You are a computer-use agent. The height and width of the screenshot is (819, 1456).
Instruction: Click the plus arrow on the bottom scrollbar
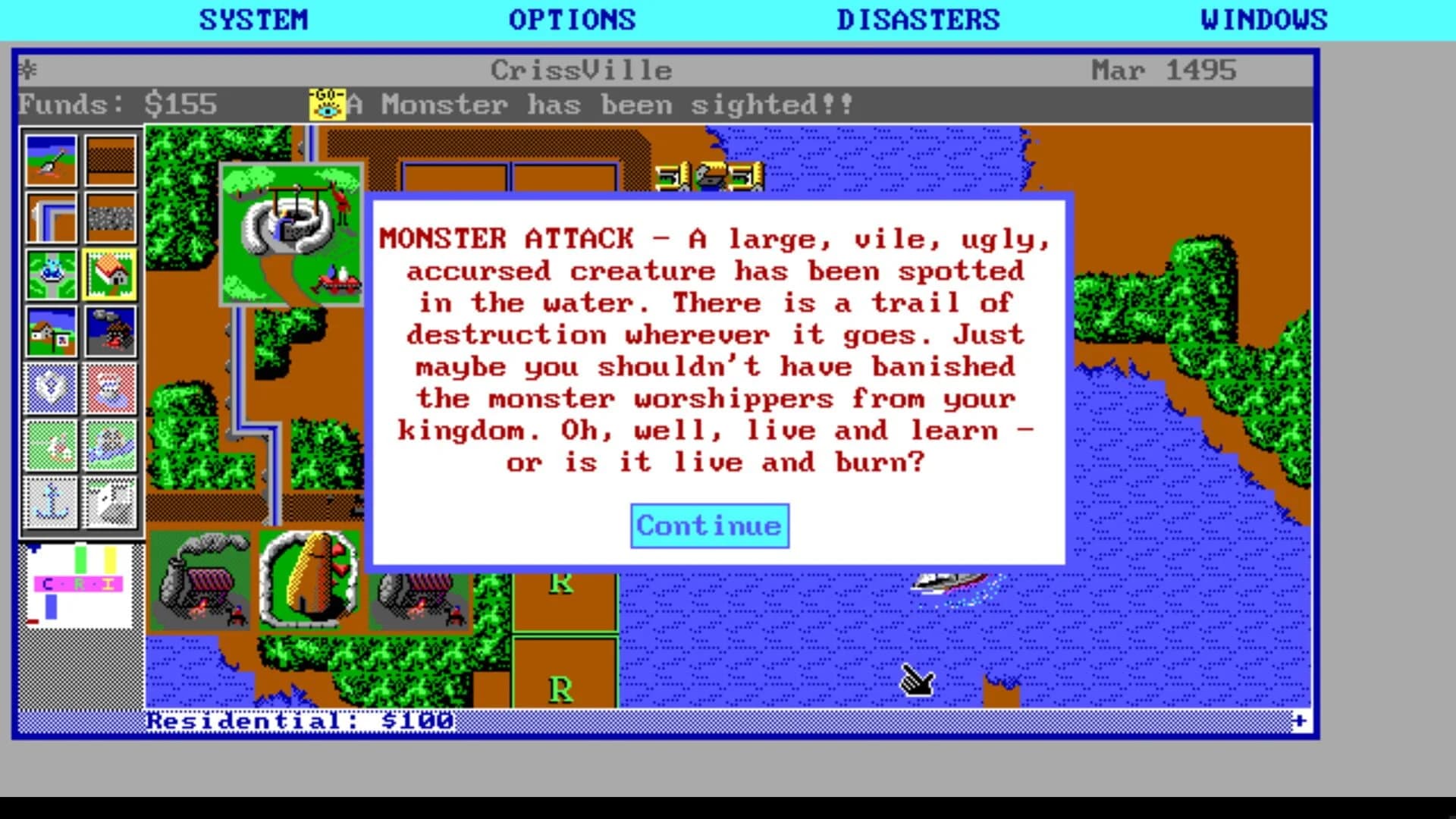pos(1299,721)
